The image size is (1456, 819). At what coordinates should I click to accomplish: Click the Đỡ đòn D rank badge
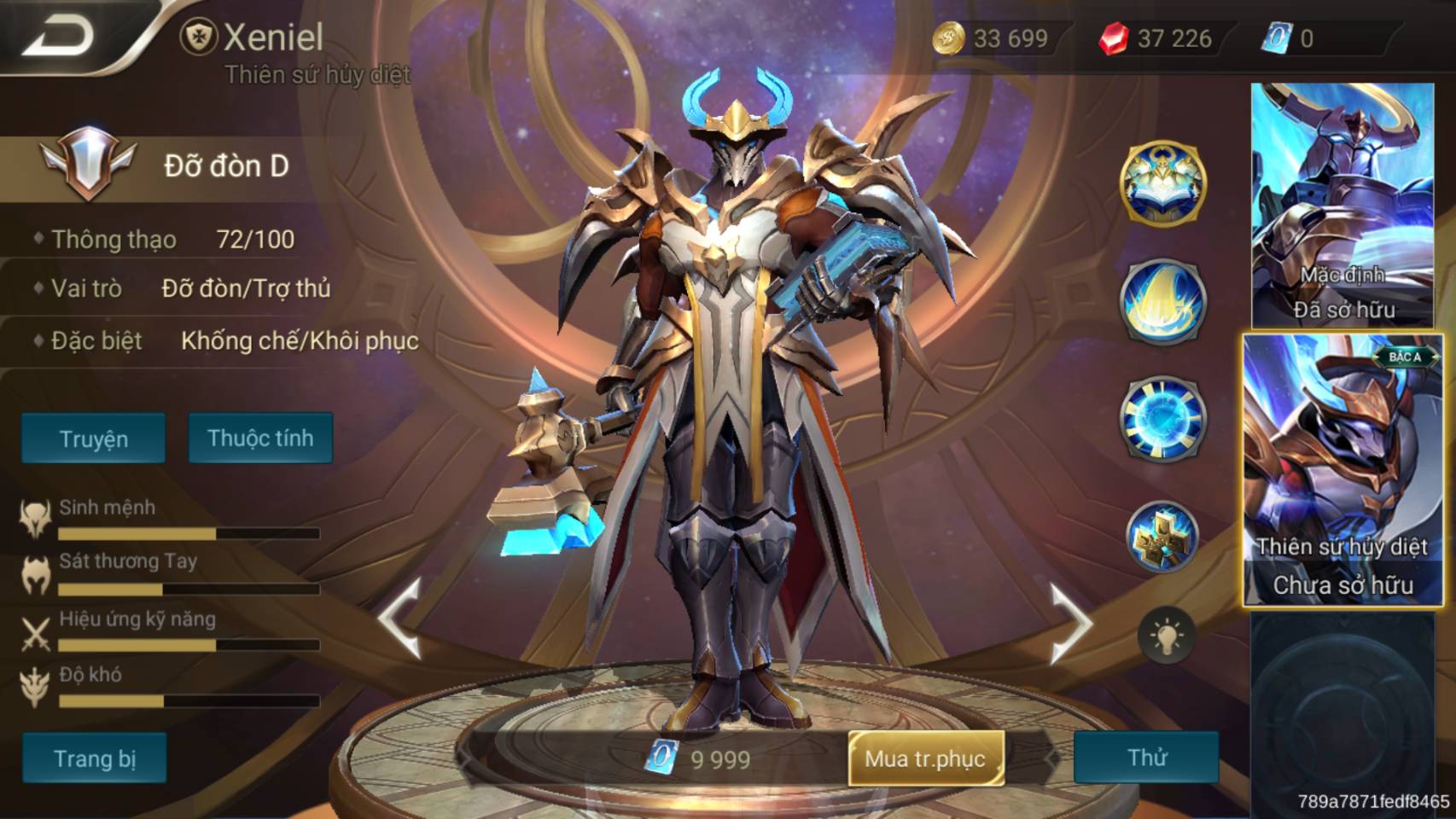(88, 164)
